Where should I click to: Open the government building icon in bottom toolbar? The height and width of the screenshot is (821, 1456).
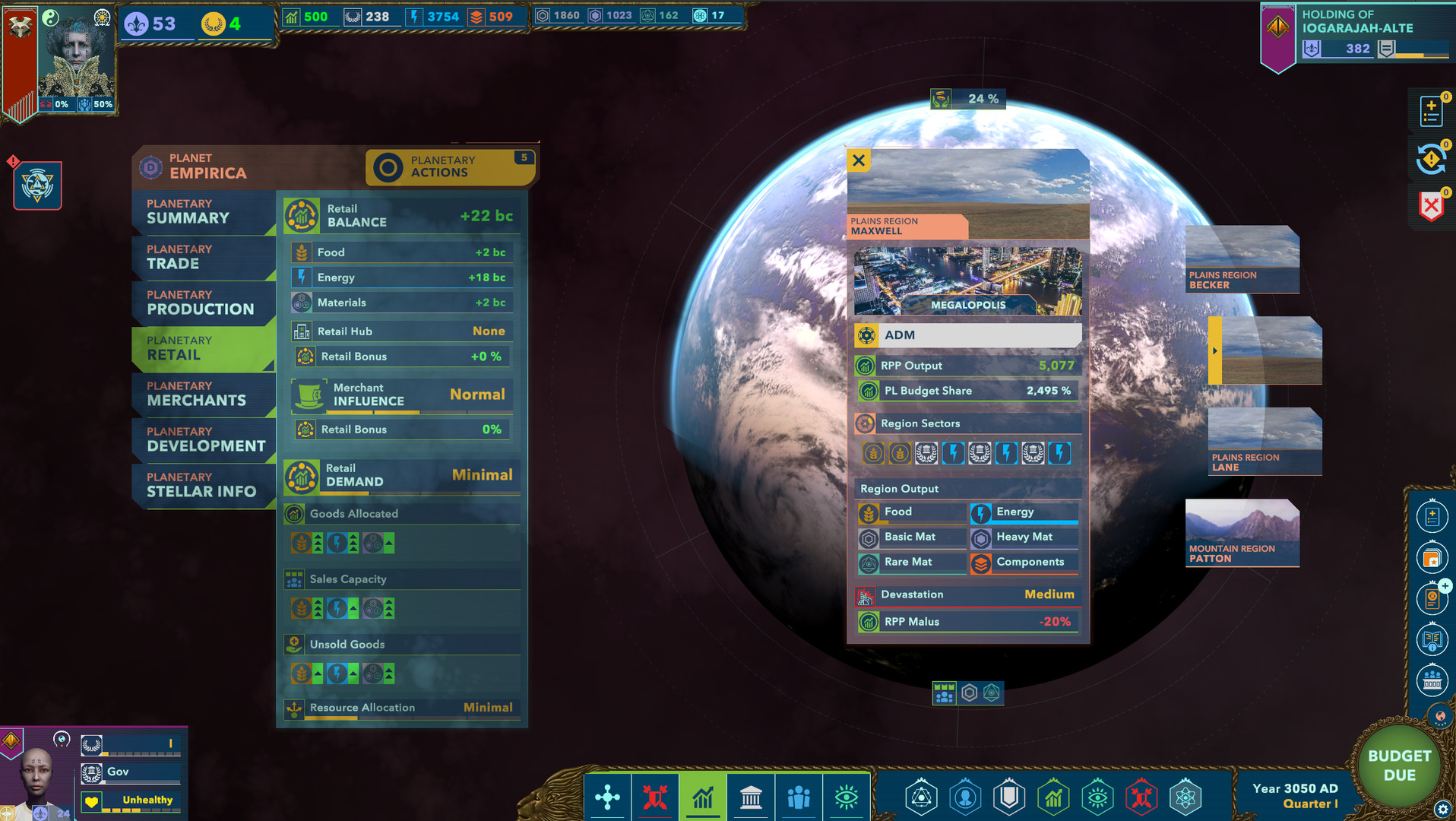coord(752,797)
